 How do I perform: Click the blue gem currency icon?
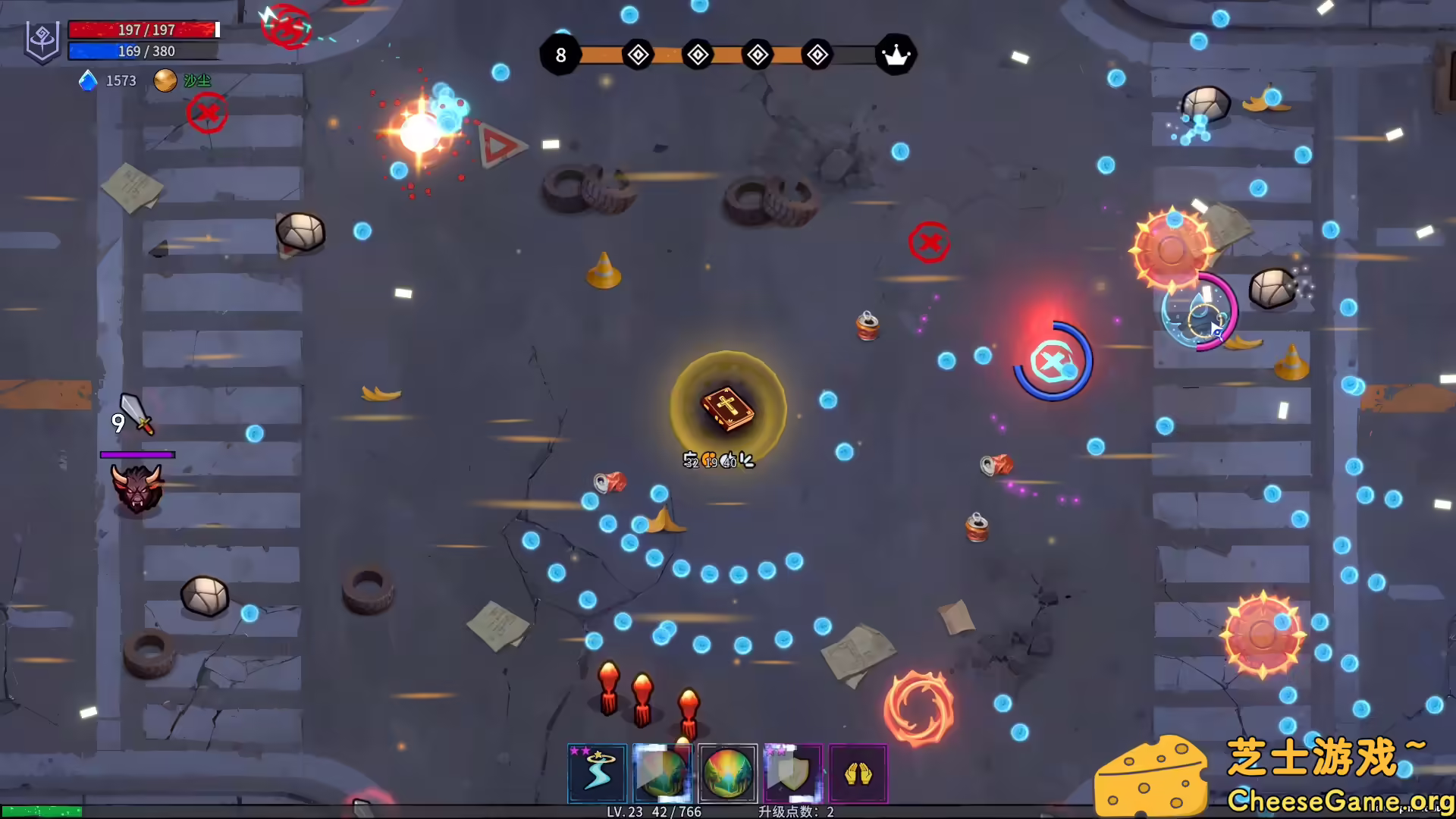(x=89, y=80)
